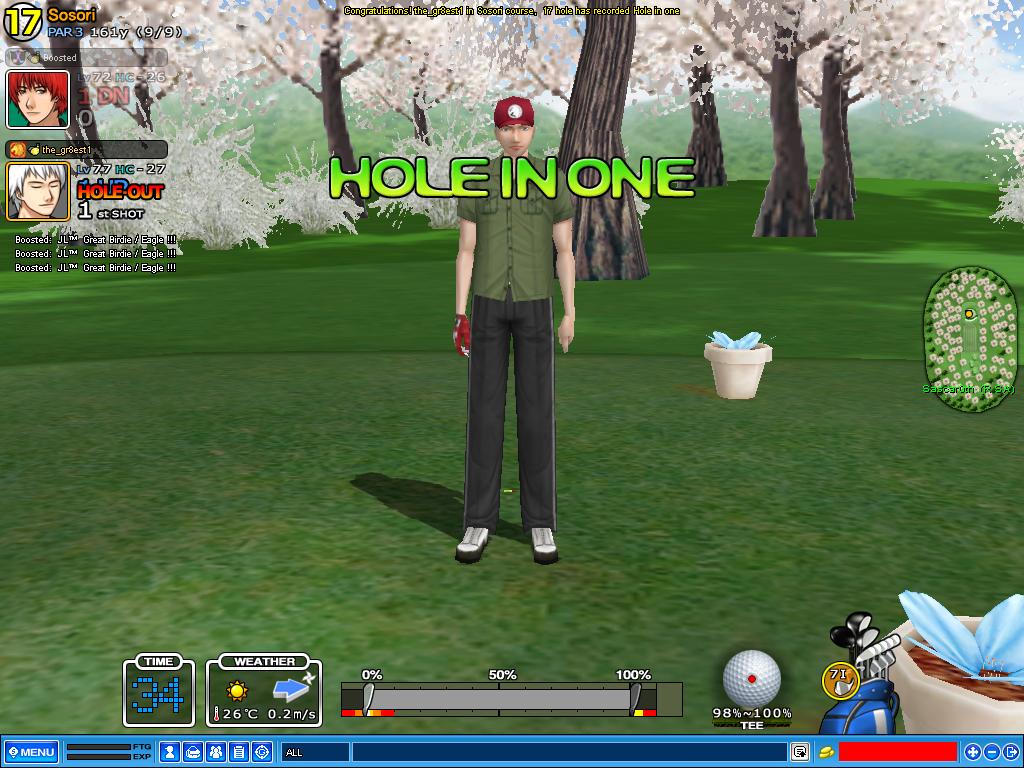
Task: Open the blue golf bag club selector
Action: pos(862,690)
